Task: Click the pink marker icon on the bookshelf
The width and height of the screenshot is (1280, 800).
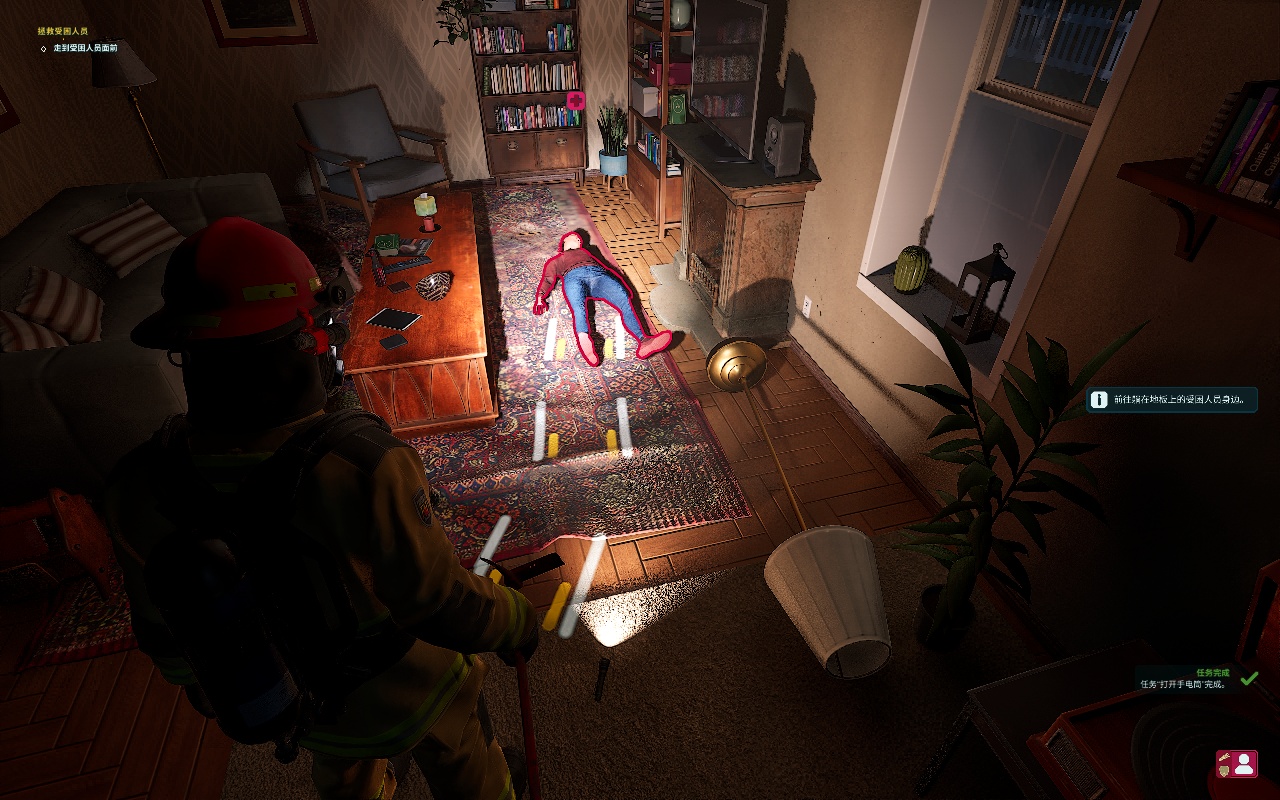Action: pyautogui.click(x=575, y=100)
